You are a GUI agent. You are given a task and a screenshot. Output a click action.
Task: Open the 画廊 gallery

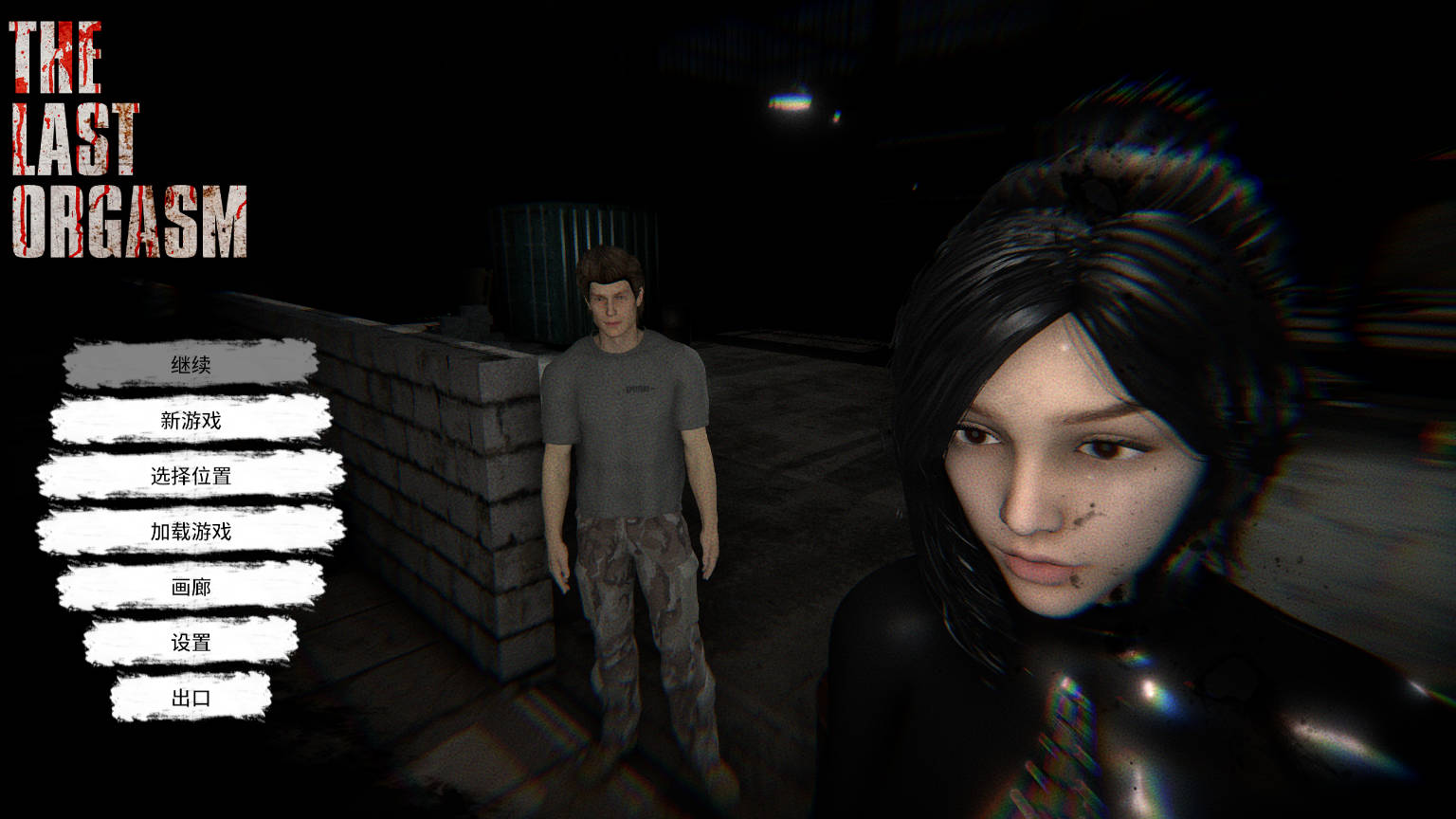(x=191, y=587)
